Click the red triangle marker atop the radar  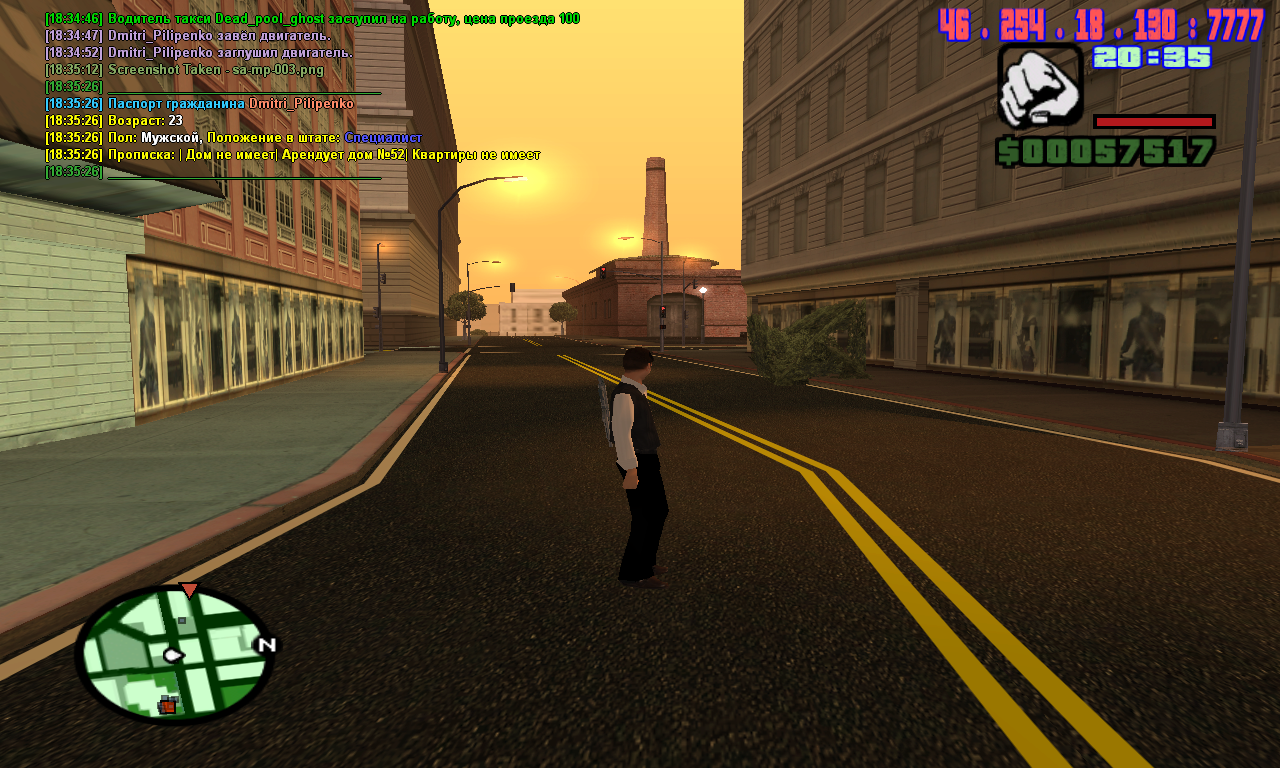[189, 590]
